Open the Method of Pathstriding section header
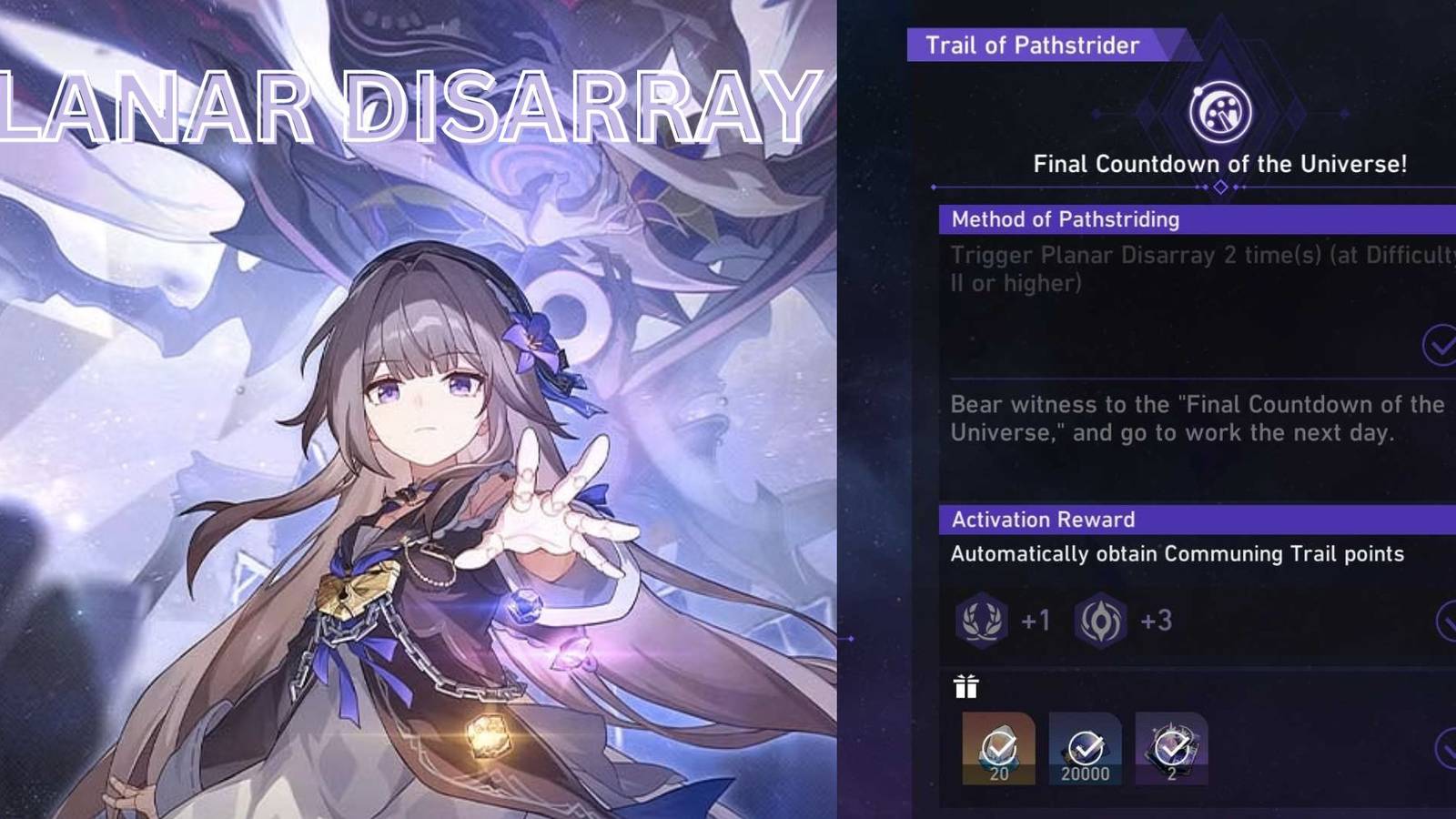Image resolution: width=1456 pixels, height=819 pixels. click(x=1065, y=219)
